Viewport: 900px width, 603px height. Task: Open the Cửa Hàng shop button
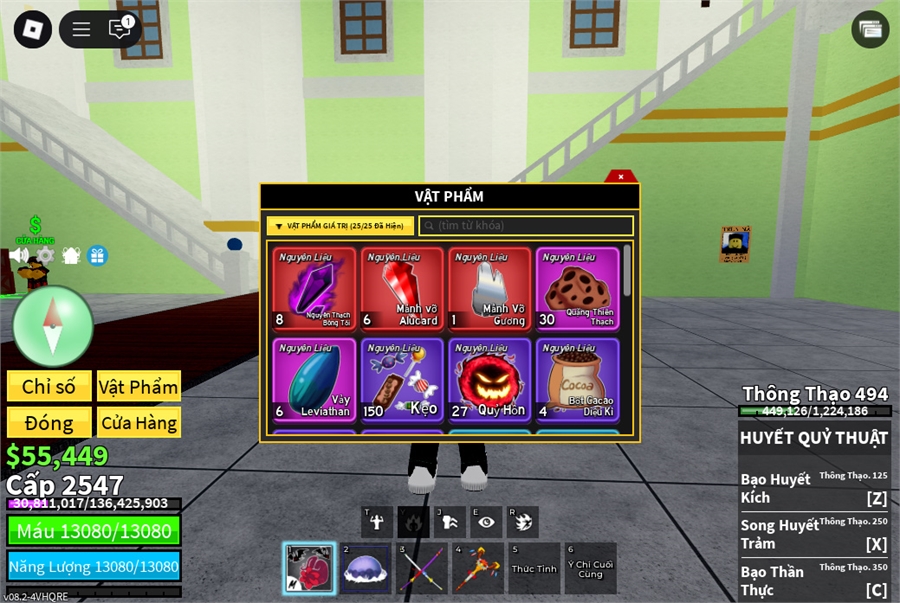(139, 423)
